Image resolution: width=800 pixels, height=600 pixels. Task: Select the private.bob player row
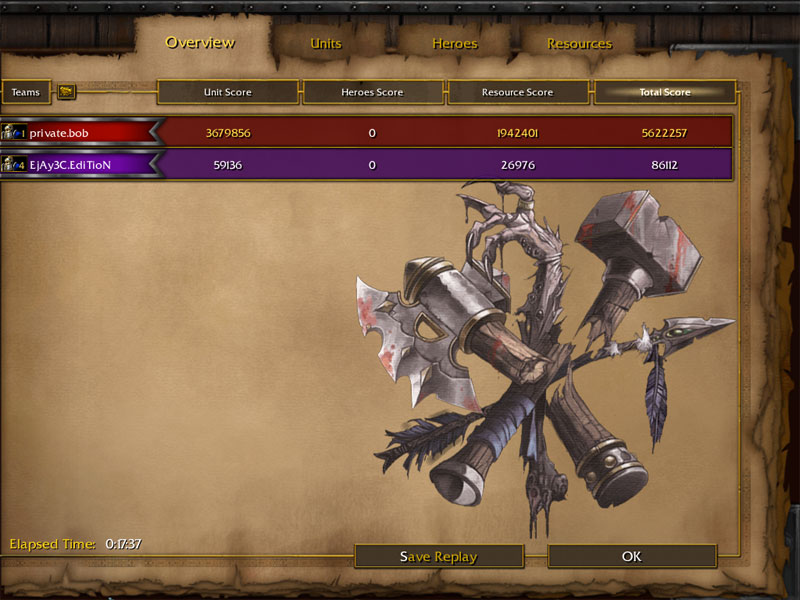[80, 132]
